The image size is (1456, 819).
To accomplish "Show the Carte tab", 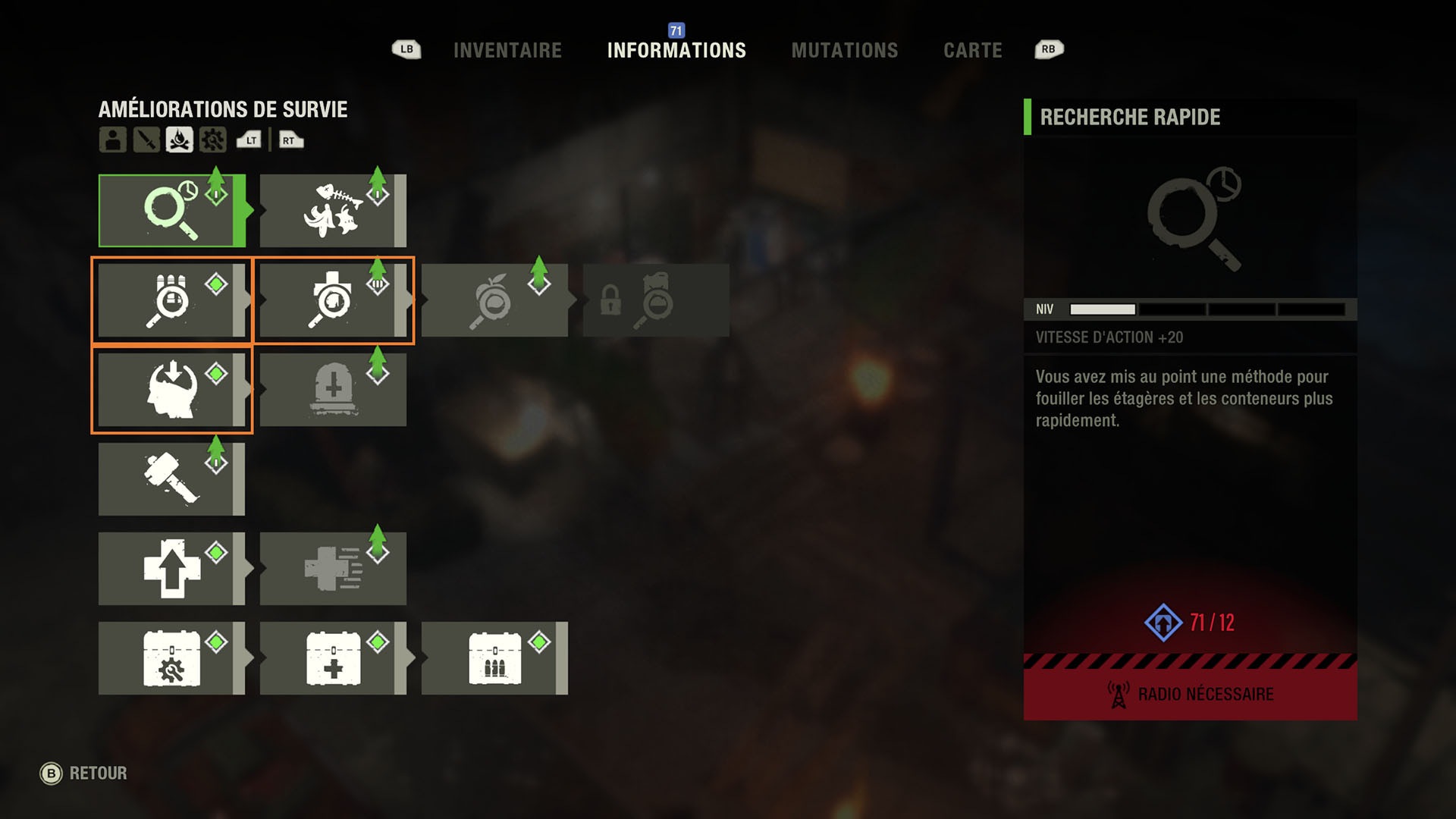I will [972, 51].
